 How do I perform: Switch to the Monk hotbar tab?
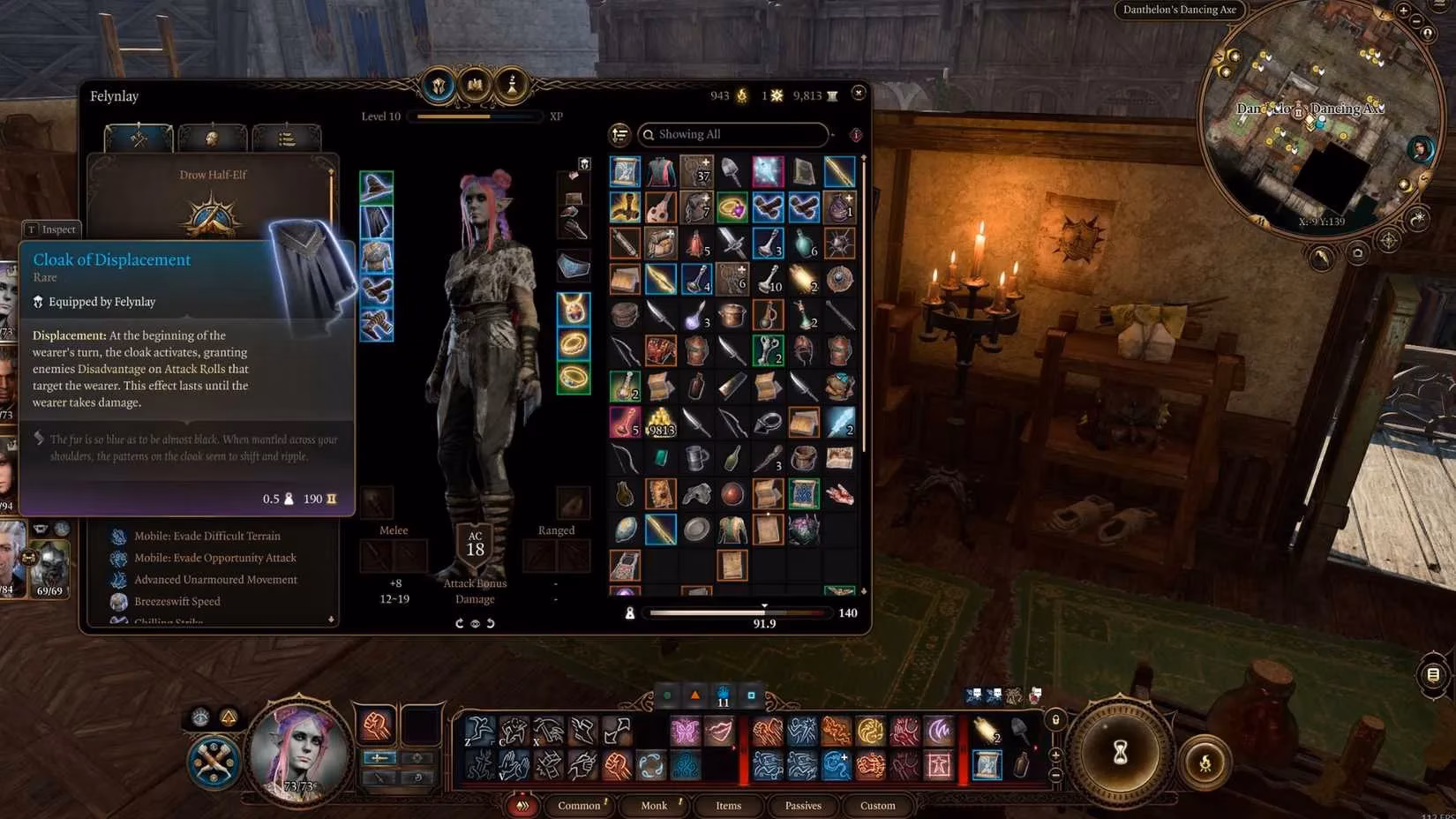pos(654,805)
